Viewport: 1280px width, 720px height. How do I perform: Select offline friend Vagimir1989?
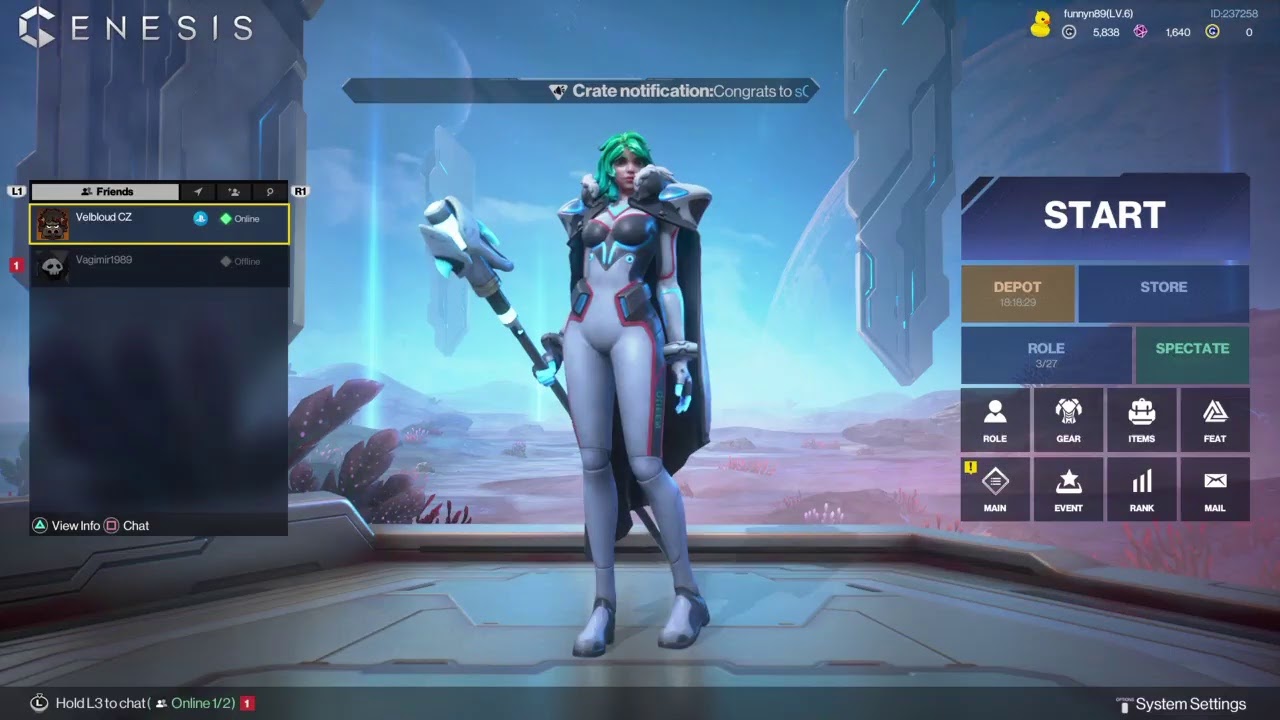160,266
